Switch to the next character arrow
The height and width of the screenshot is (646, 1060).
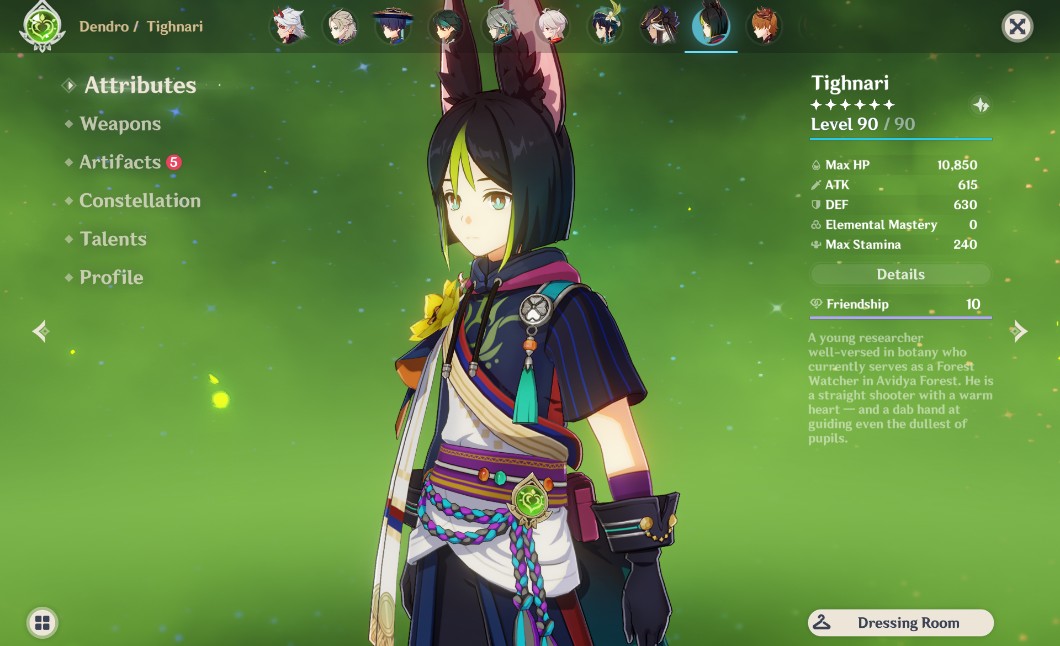(x=1019, y=331)
